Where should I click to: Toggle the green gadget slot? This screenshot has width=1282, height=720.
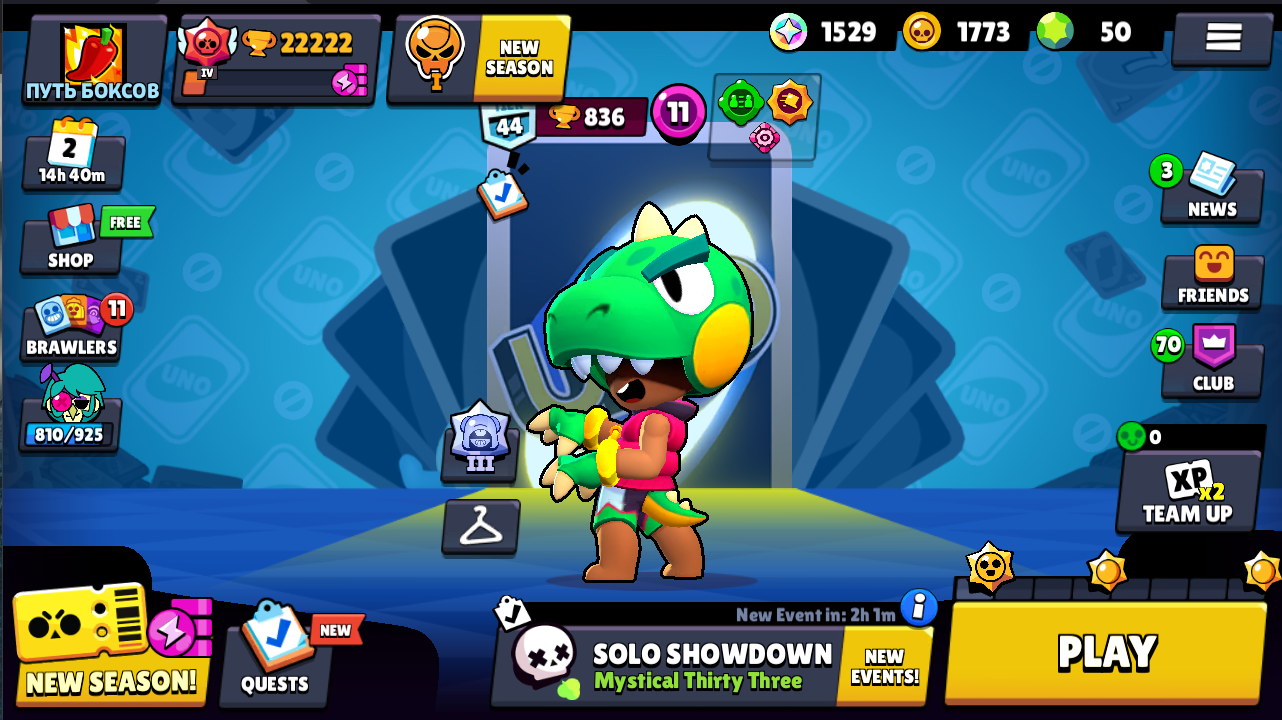pos(741,100)
